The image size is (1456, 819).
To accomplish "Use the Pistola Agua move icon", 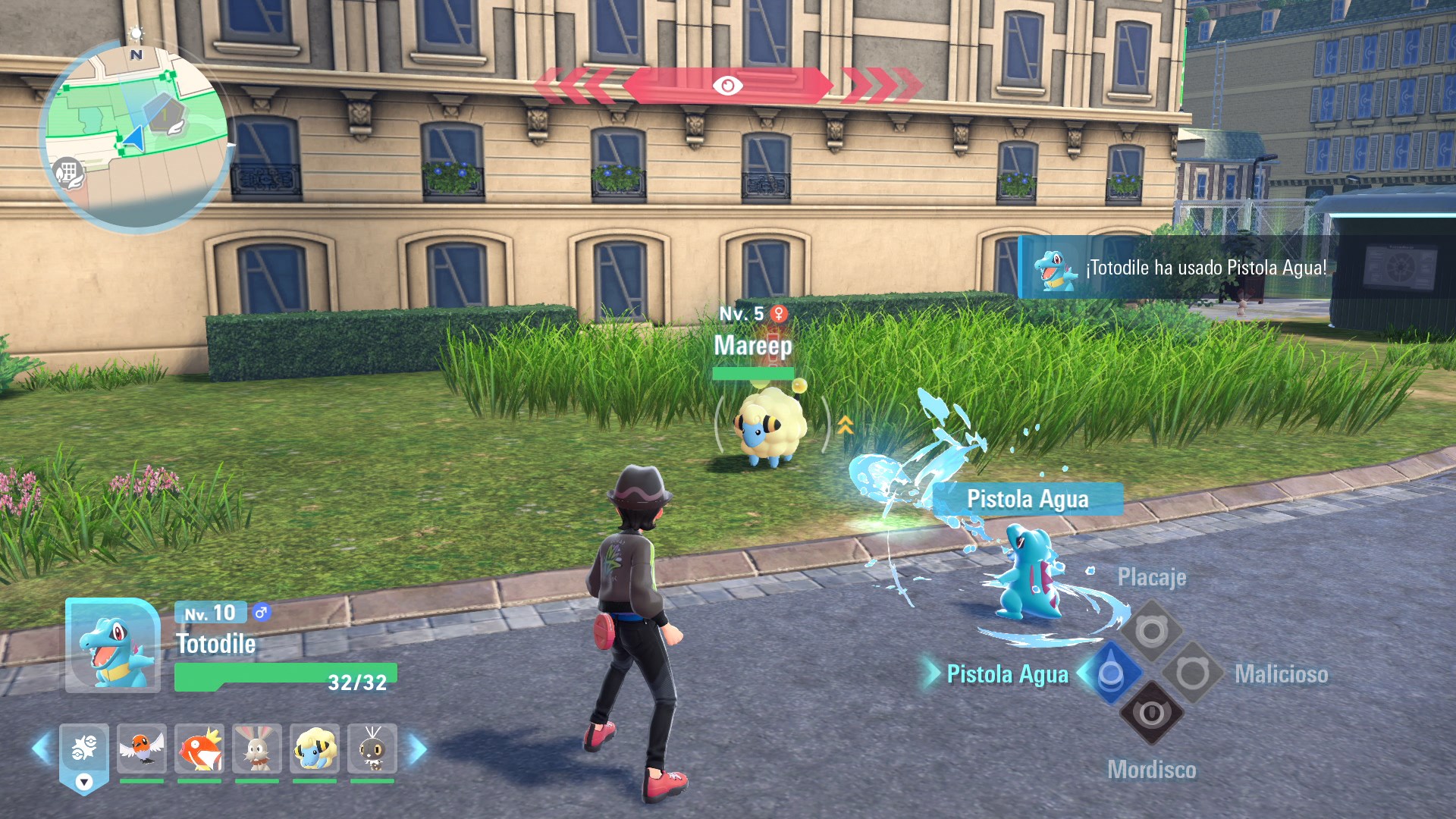I will (x=1110, y=673).
